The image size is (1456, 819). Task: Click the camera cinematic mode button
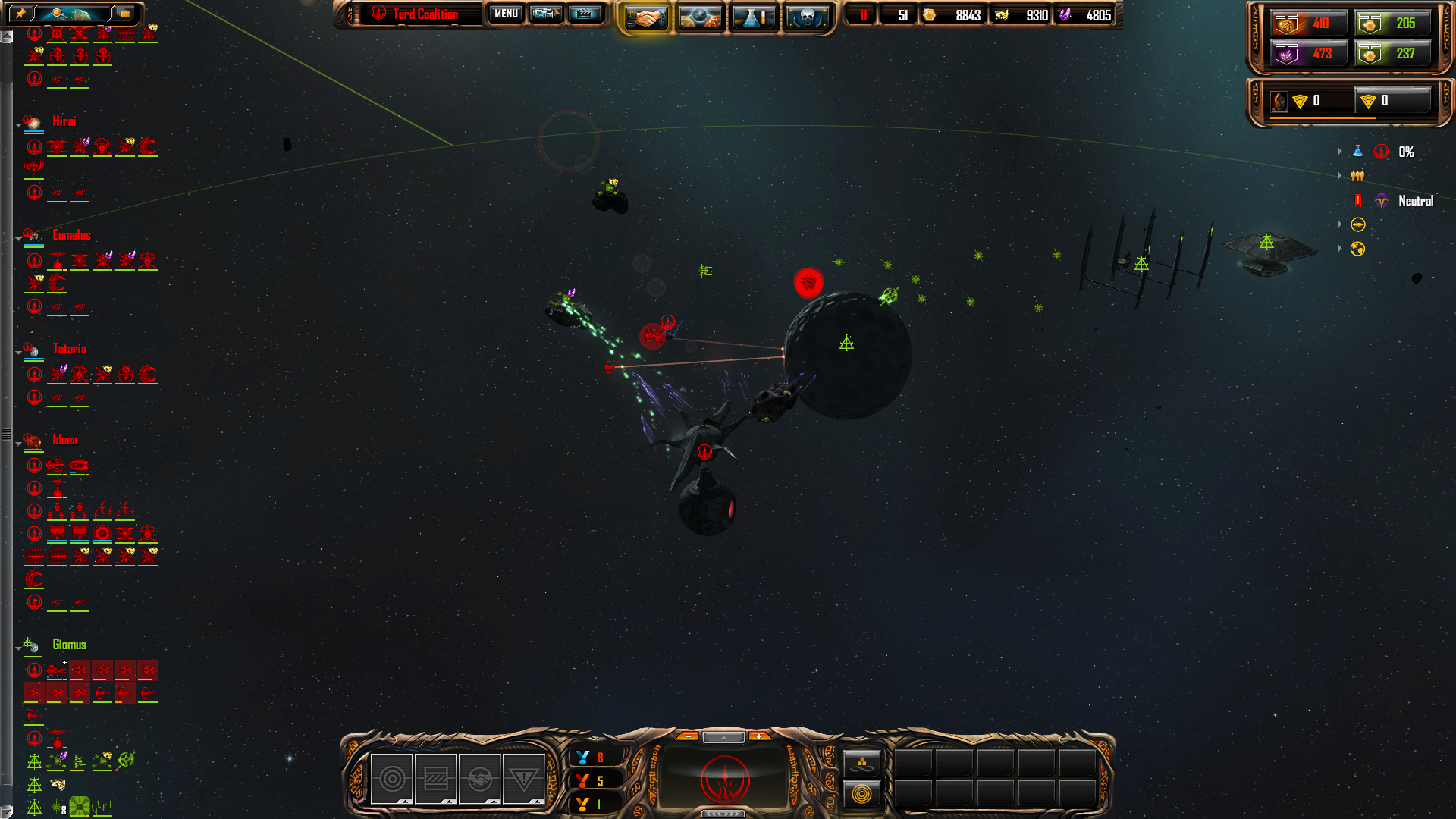pyautogui.click(x=545, y=14)
